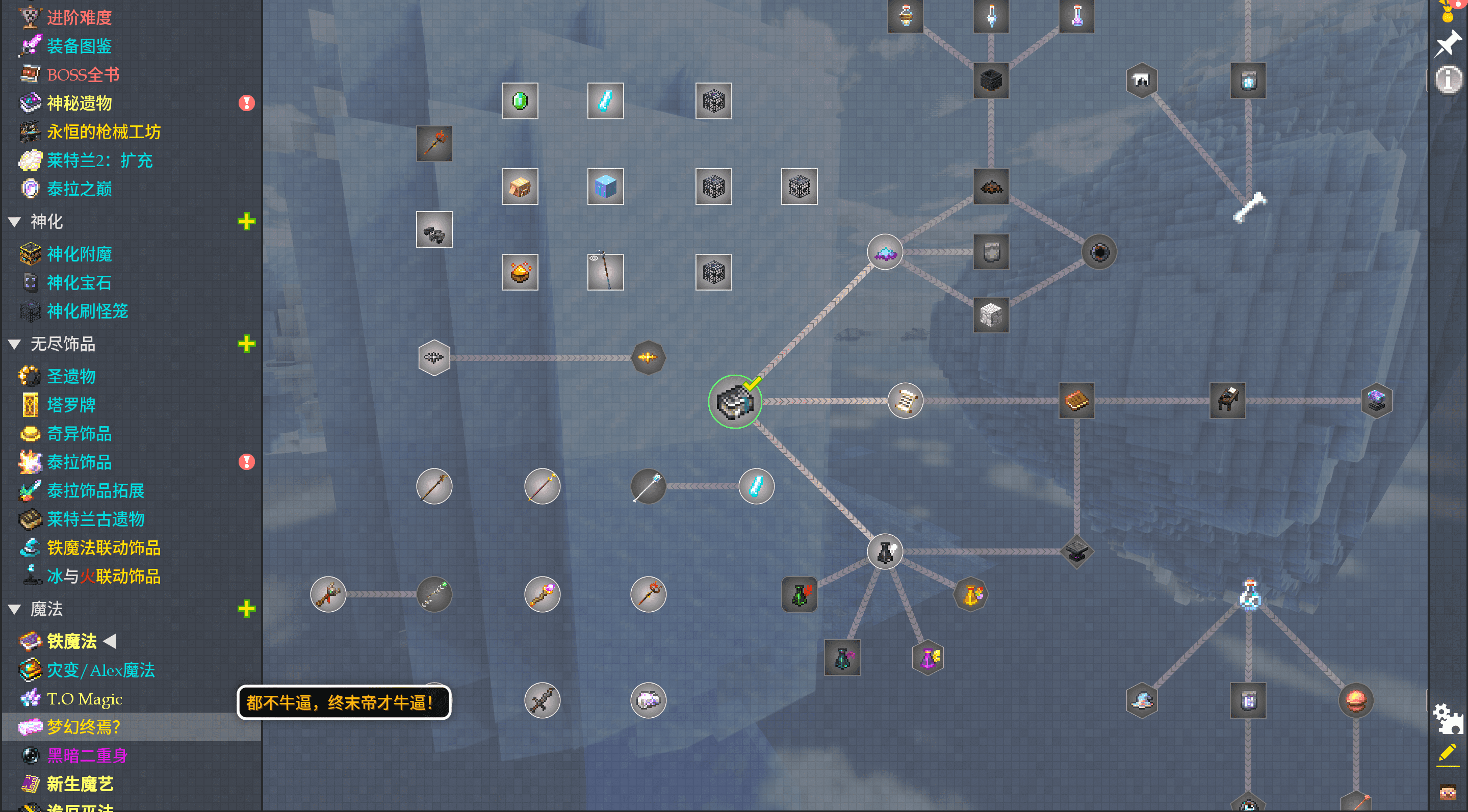Image resolution: width=1468 pixels, height=812 pixels.
Task: Open the T.O Magic chapter
Action: pyautogui.click(x=84, y=699)
